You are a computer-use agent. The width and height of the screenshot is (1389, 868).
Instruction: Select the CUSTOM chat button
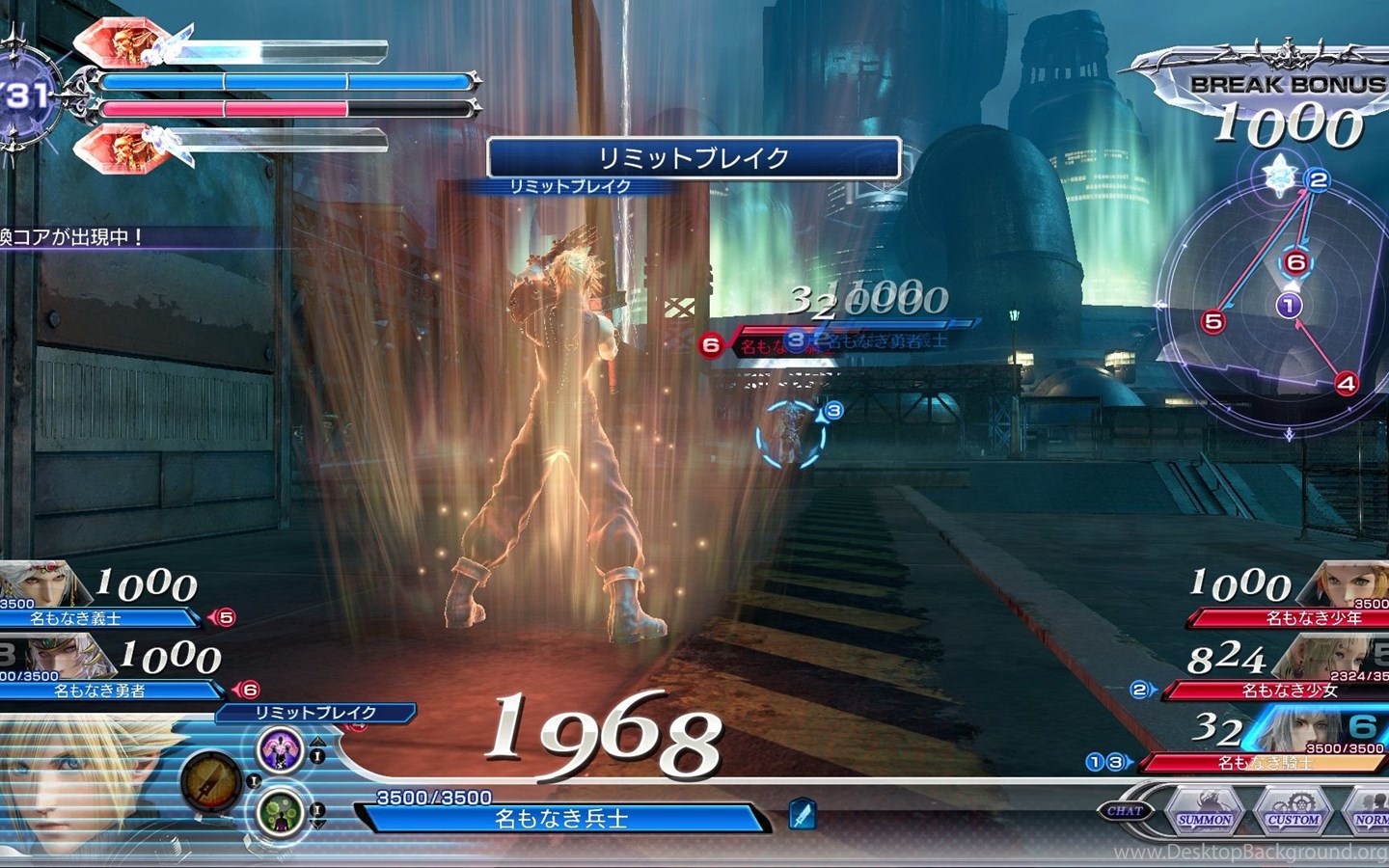[x=1293, y=813]
